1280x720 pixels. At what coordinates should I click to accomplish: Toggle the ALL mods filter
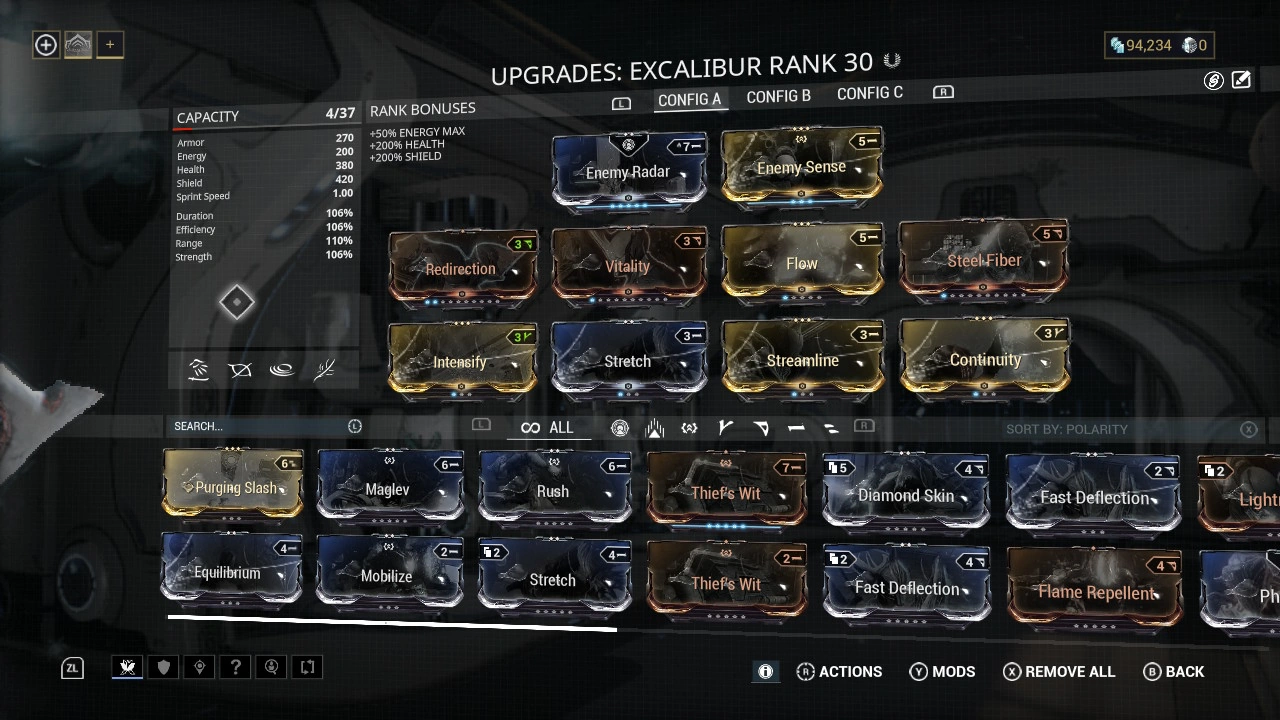tap(548, 427)
